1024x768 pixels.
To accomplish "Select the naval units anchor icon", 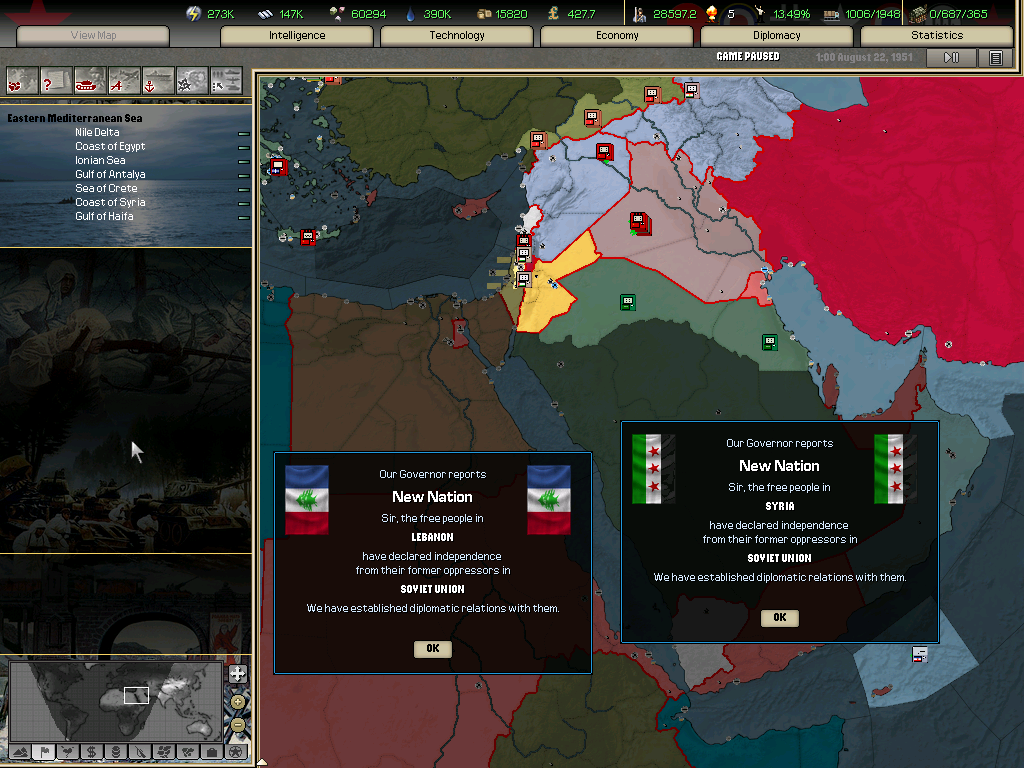I will point(158,79).
